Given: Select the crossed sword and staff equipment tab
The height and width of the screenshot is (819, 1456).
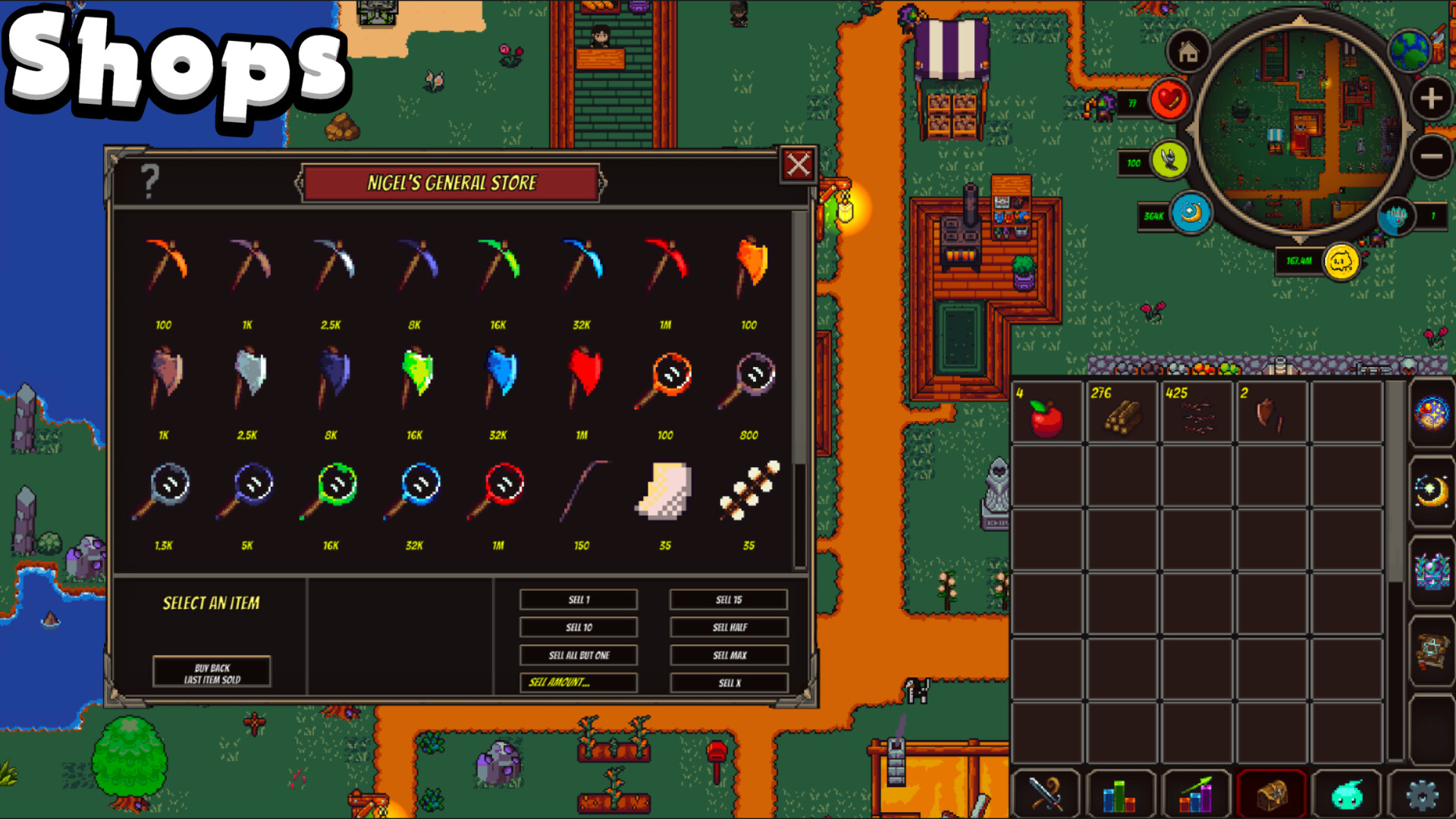Looking at the screenshot, I should [x=1046, y=794].
